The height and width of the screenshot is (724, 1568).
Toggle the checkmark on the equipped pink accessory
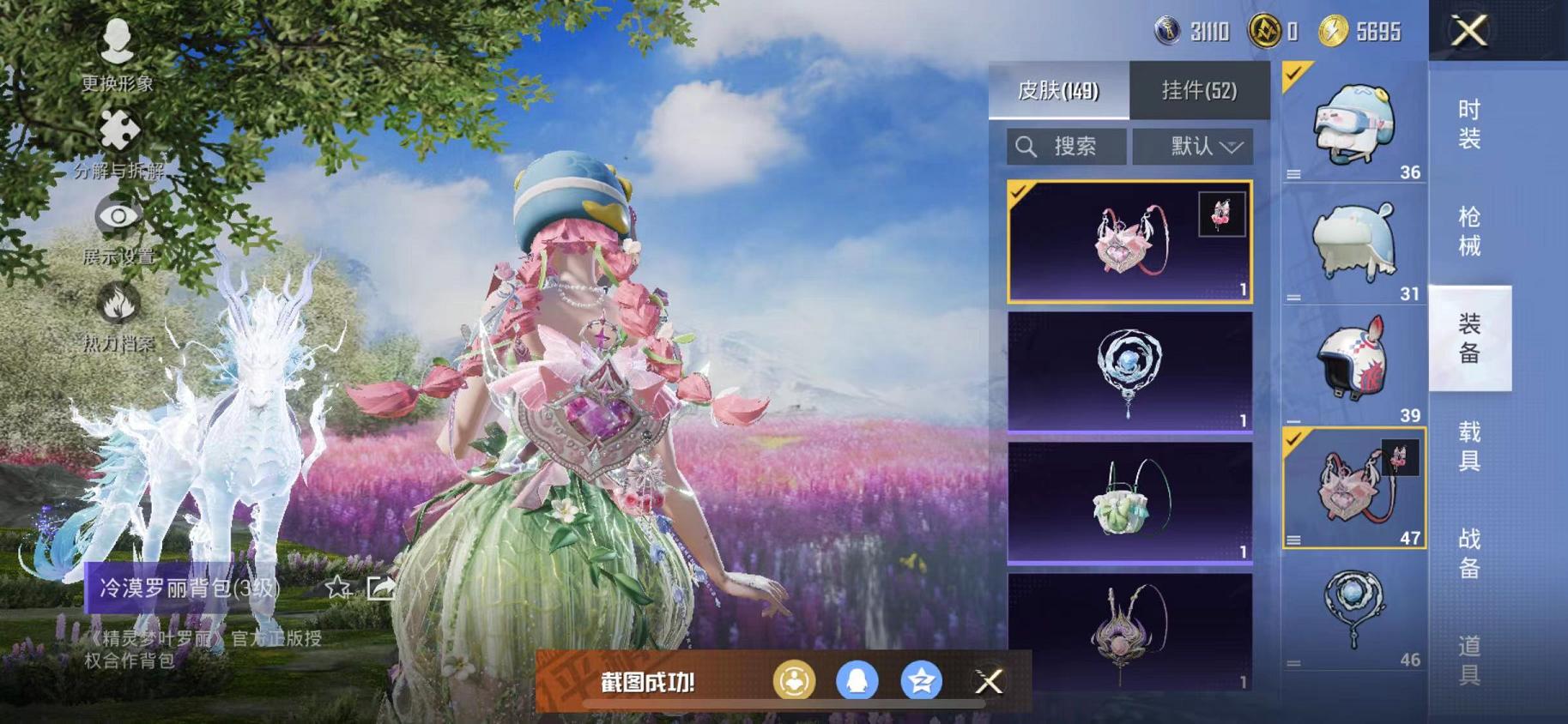tap(1294, 439)
